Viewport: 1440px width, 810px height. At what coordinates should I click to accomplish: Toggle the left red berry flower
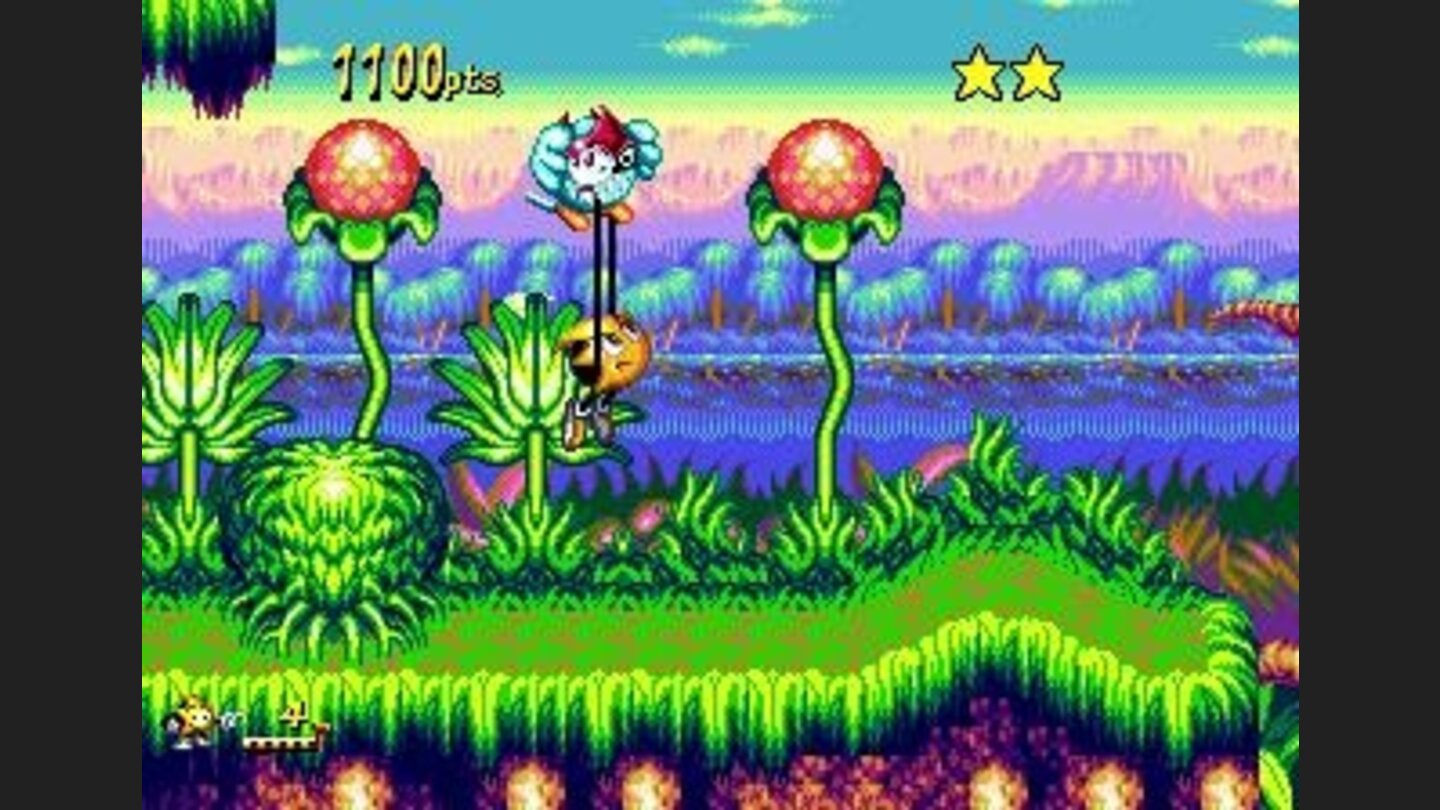point(362,165)
